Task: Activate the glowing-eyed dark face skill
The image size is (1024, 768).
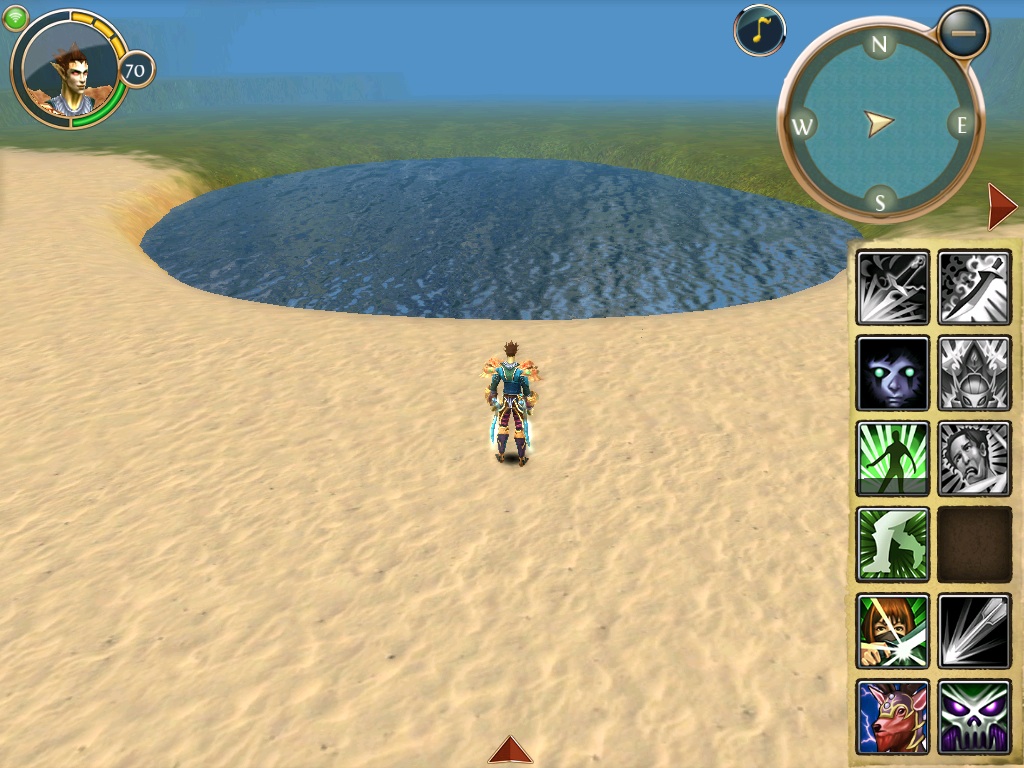Action: (x=893, y=373)
